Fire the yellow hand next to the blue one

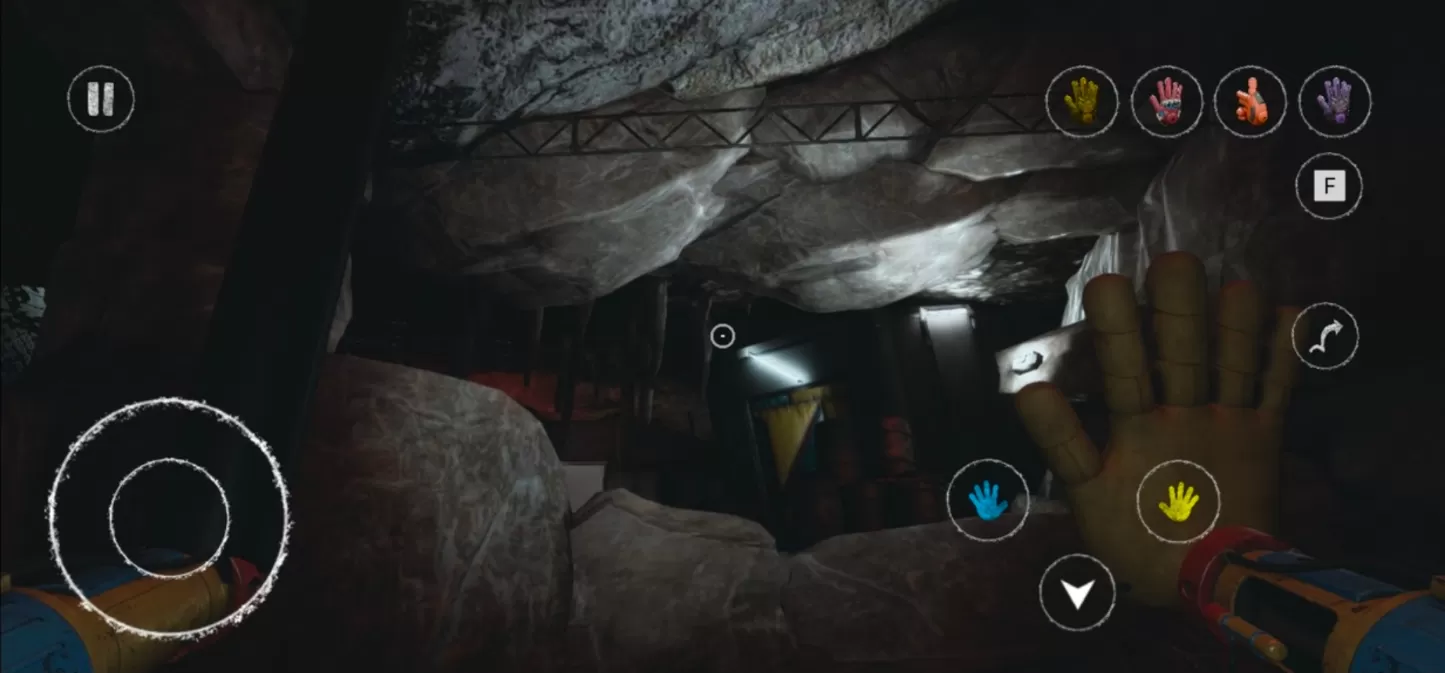(1178, 502)
